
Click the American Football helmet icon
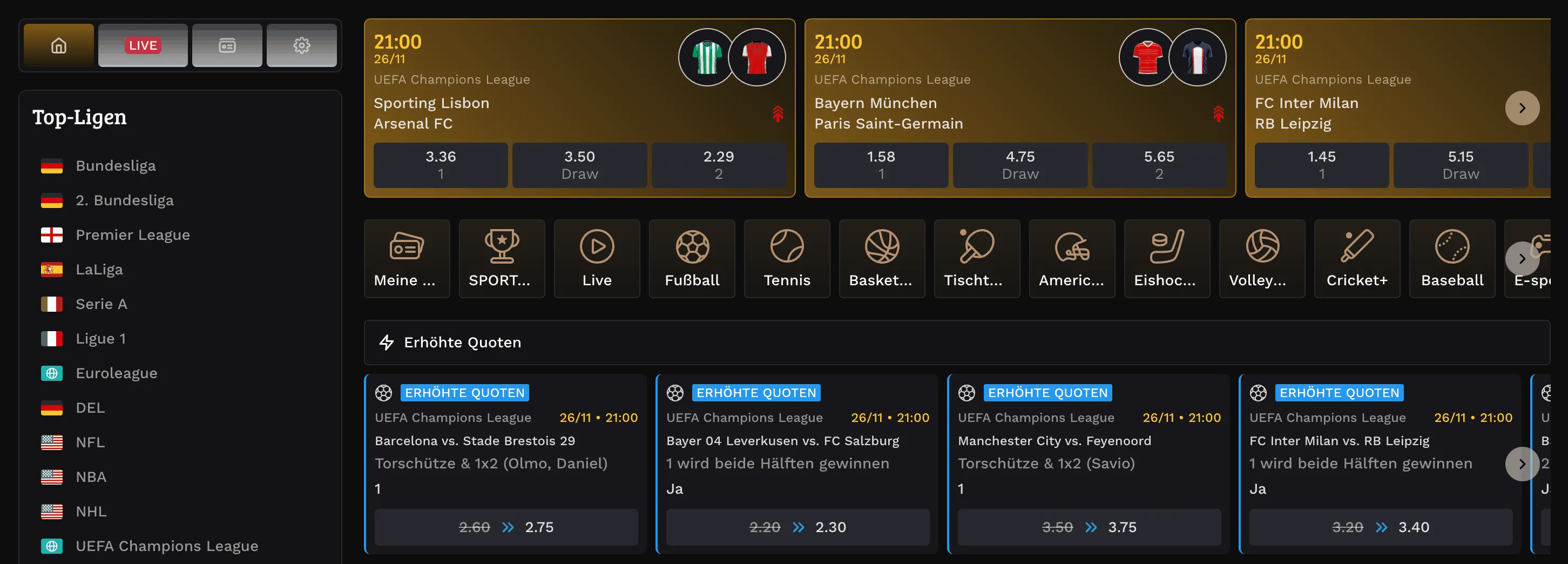click(1072, 258)
